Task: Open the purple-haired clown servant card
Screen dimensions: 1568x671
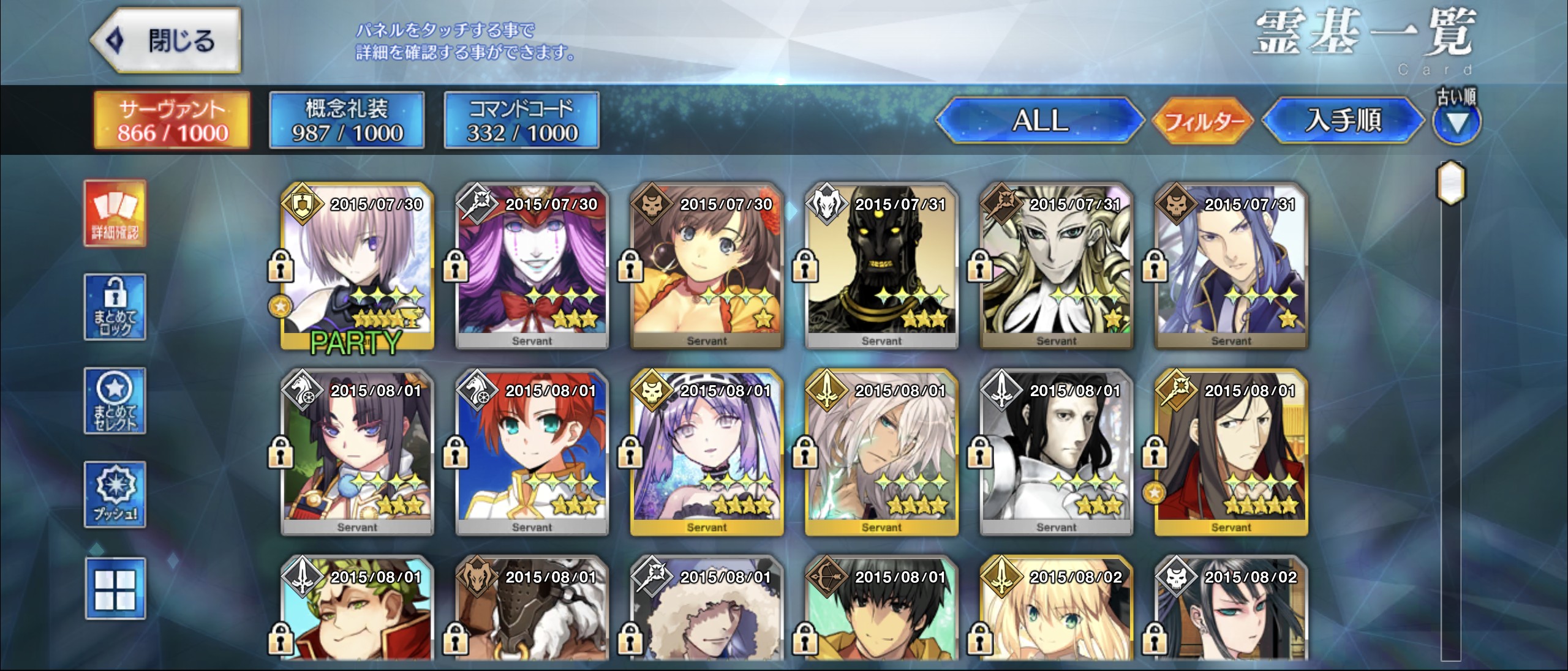Action: [532, 266]
